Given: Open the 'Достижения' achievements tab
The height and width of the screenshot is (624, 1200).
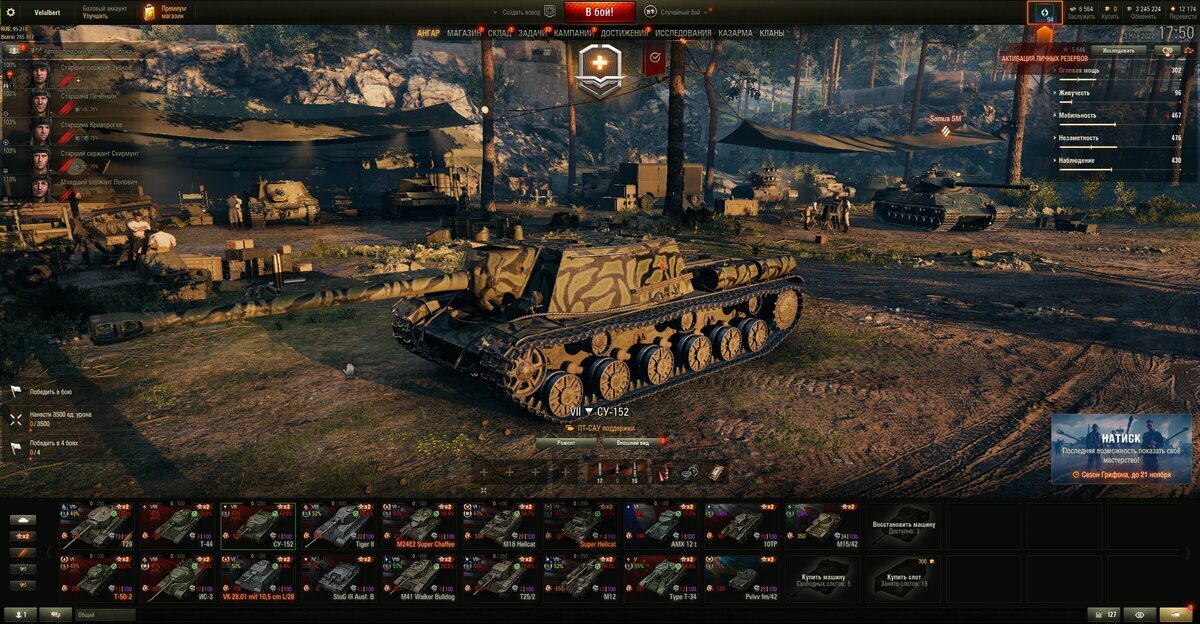Looking at the screenshot, I should [x=623, y=33].
